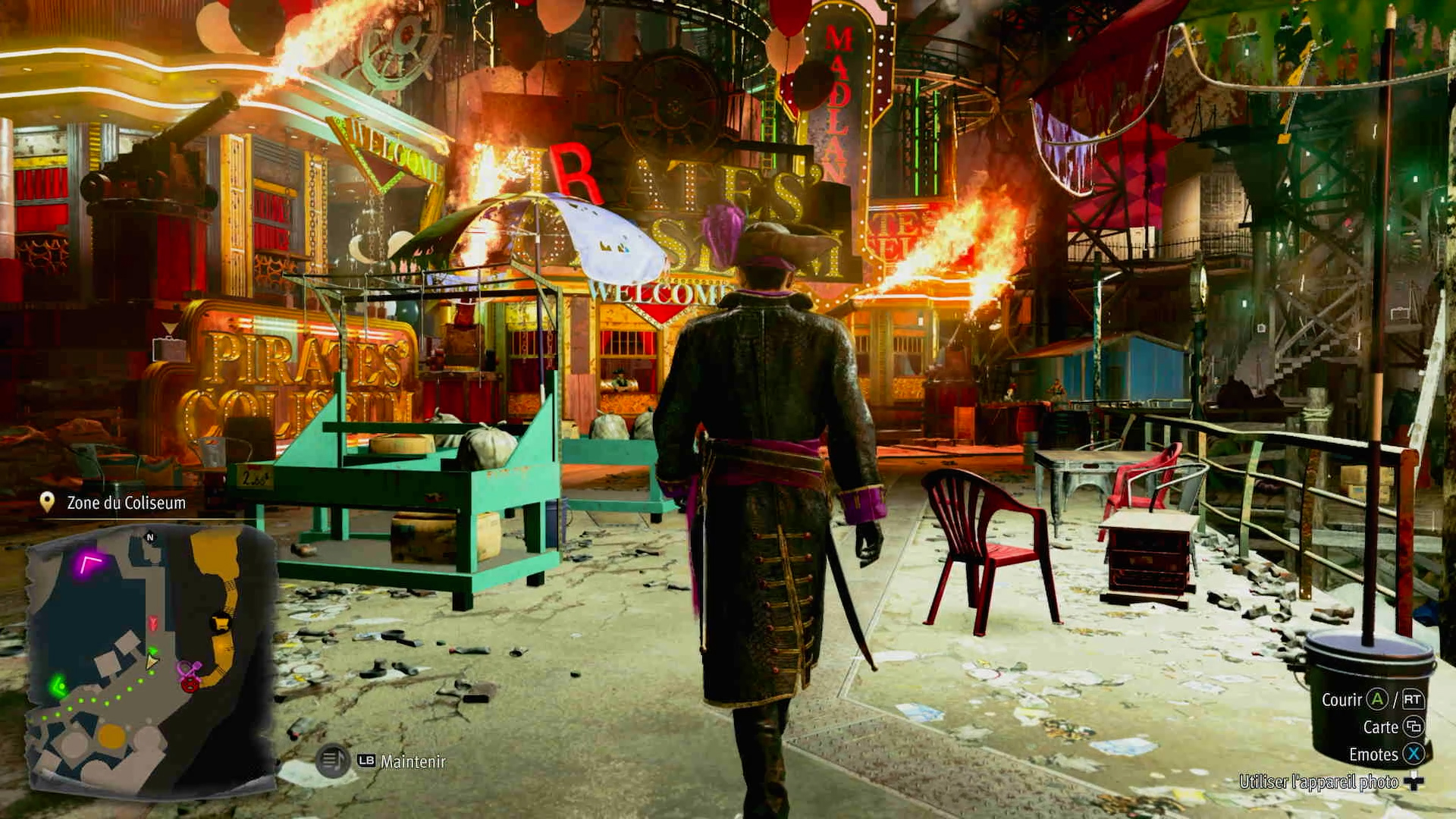Select the pink pacifier marker on the minimap
1456x819 pixels.
(187, 670)
